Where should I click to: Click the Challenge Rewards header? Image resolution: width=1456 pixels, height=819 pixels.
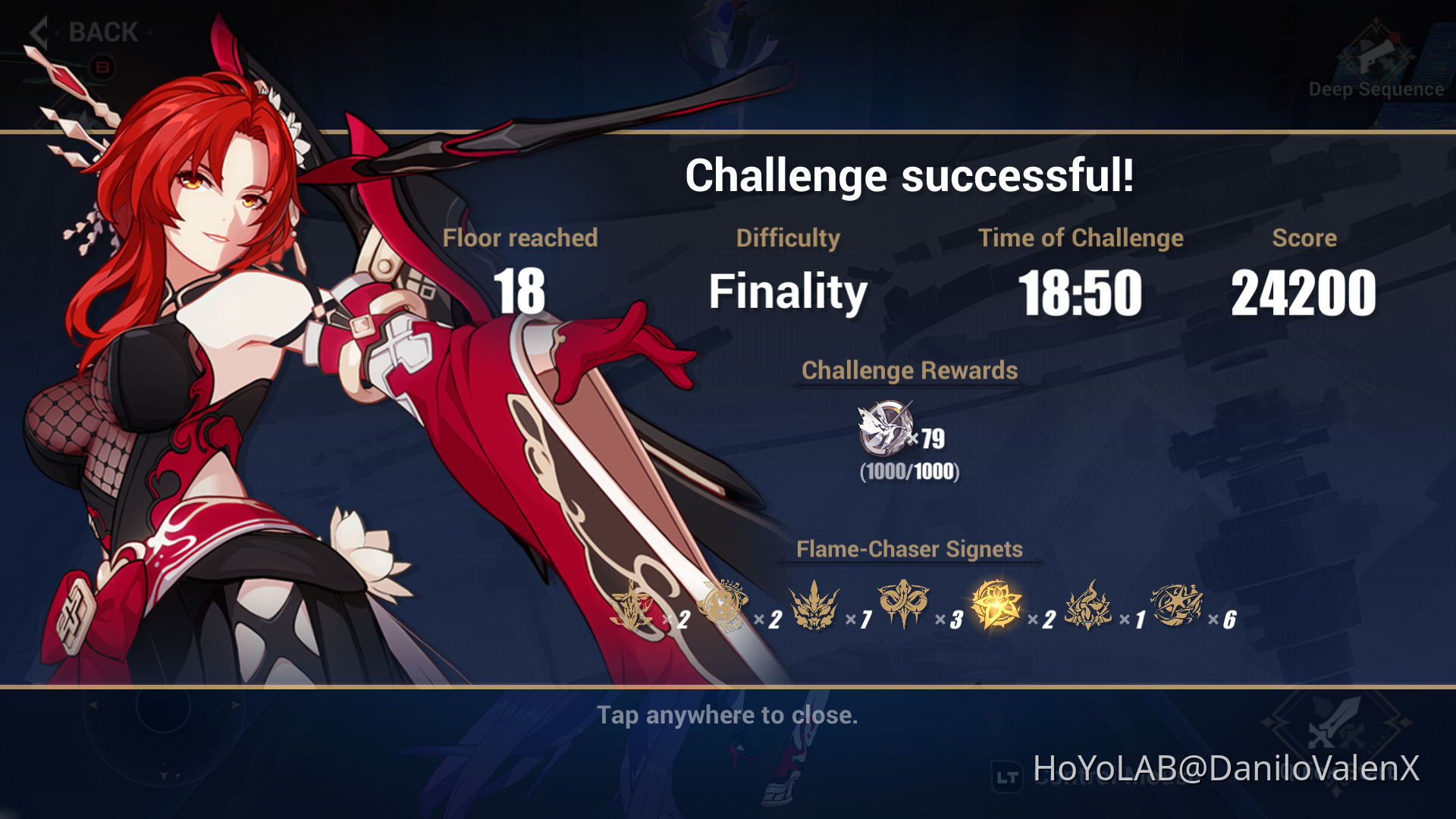(910, 371)
